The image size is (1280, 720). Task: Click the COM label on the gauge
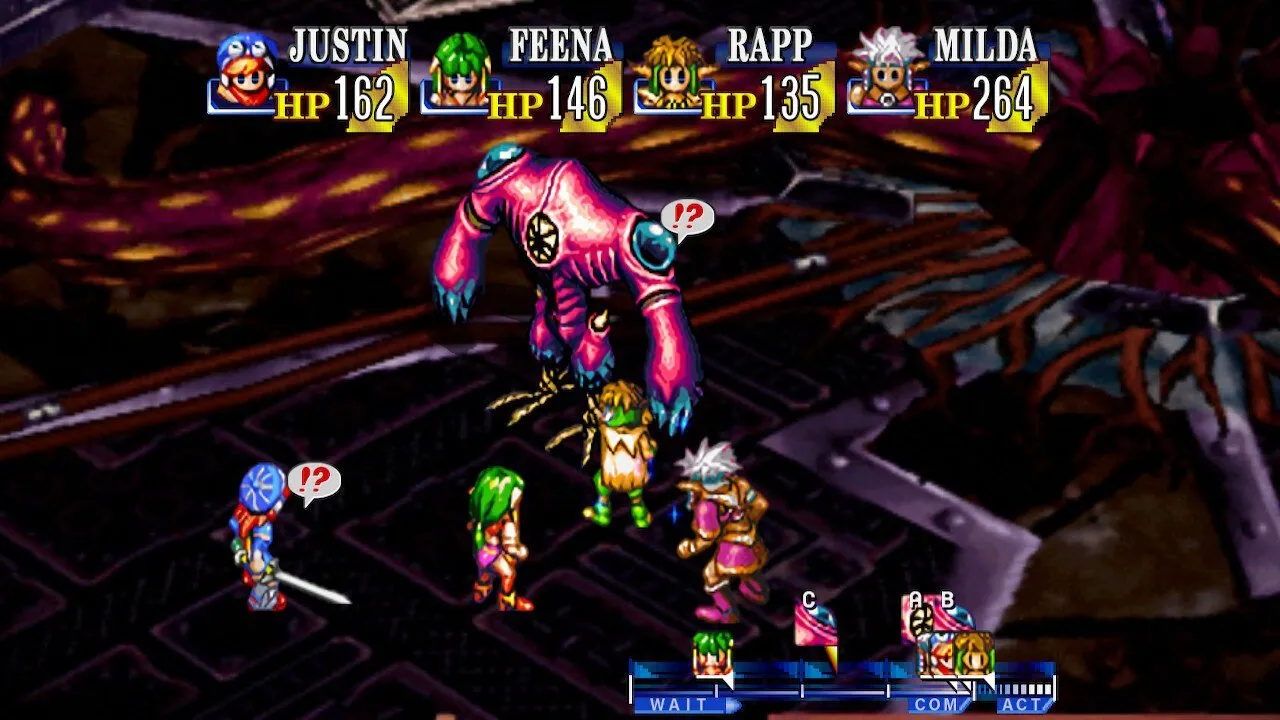(937, 705)
